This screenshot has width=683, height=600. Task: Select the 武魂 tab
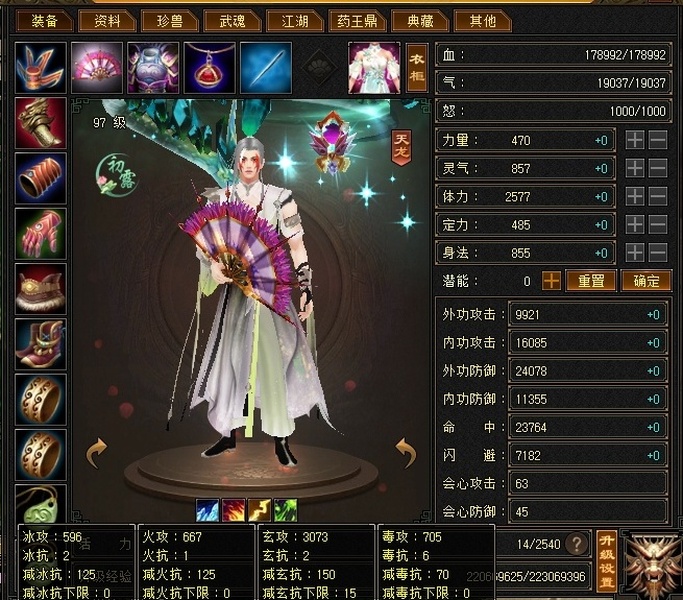(226, 20)
